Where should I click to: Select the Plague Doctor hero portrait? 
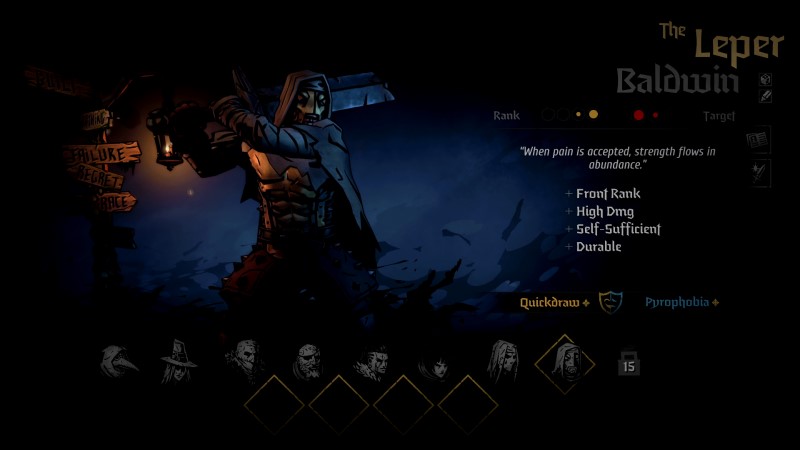point(119,361)
